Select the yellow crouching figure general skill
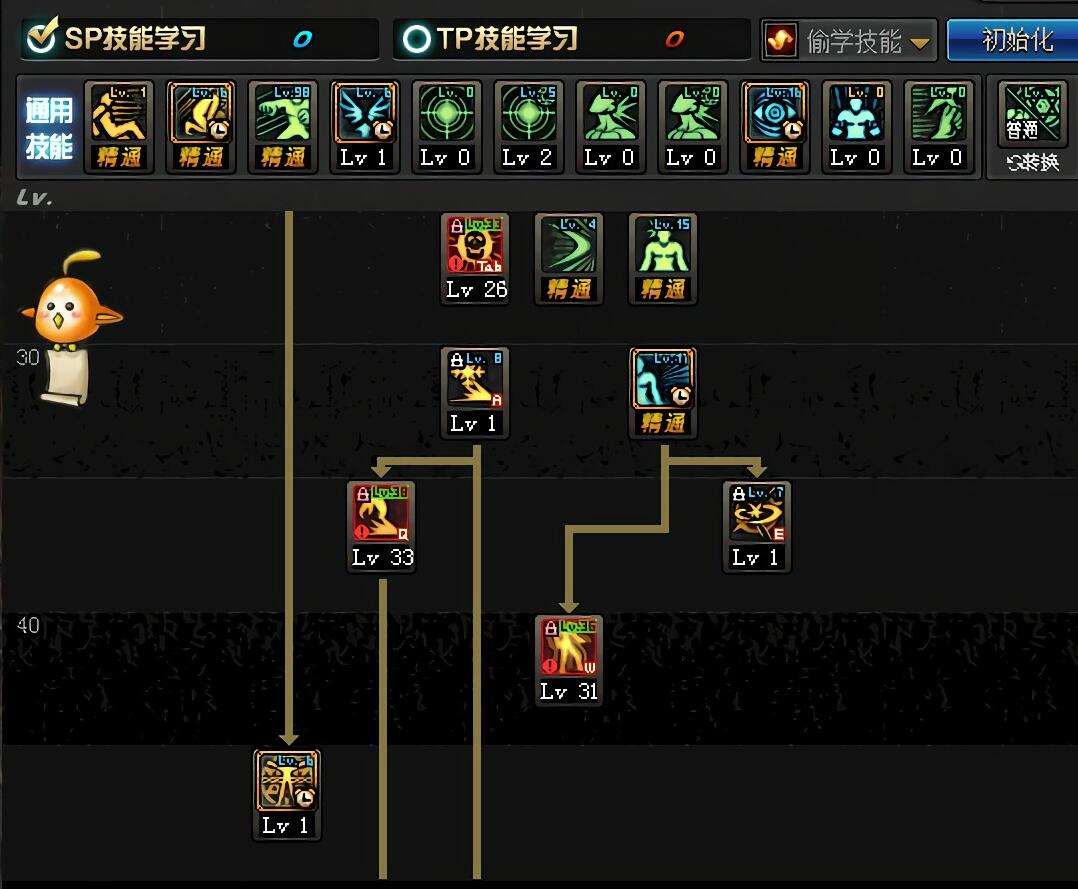The width and height of the screenshot is (1078, 889). point(119,117)
